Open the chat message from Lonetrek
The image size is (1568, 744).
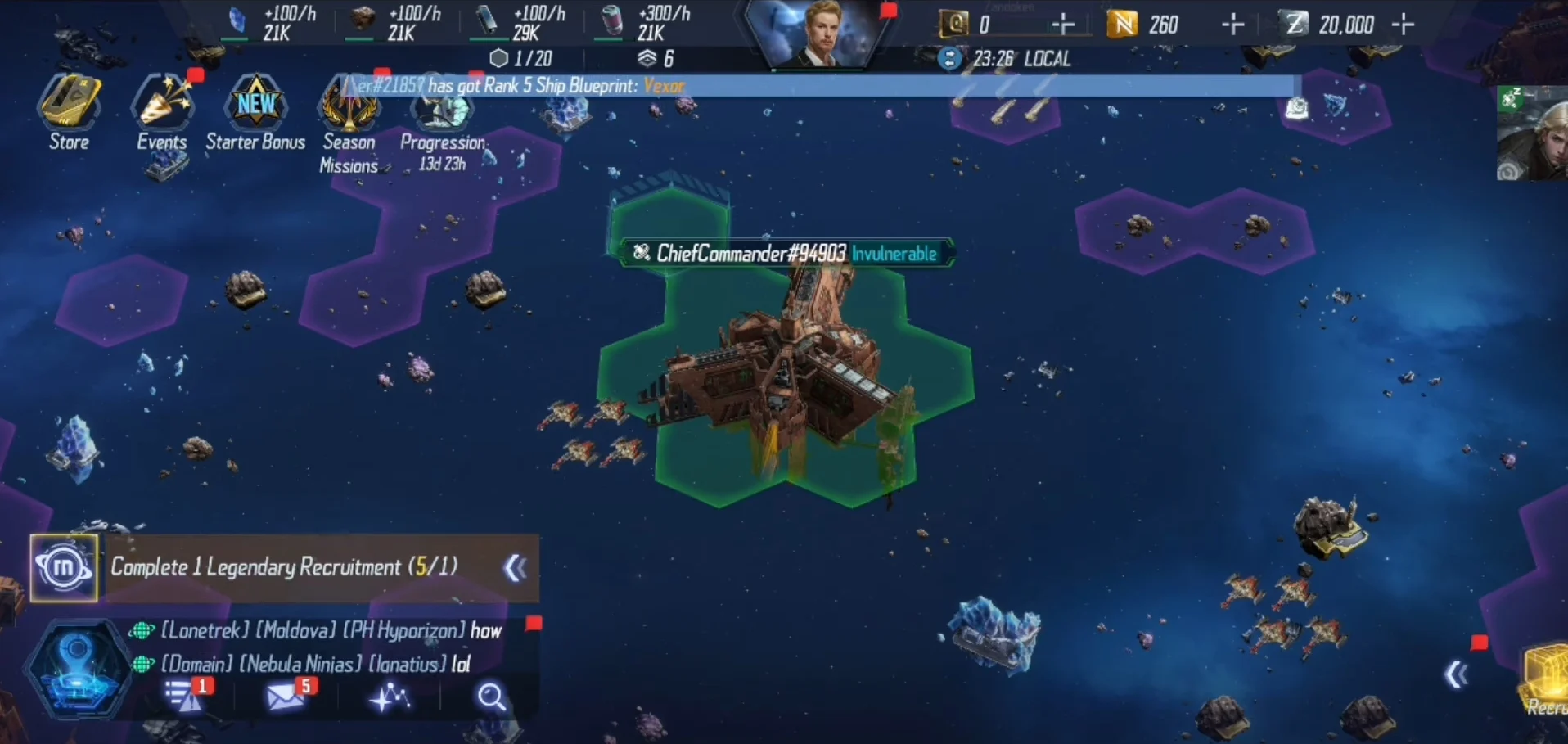point(331,630)
